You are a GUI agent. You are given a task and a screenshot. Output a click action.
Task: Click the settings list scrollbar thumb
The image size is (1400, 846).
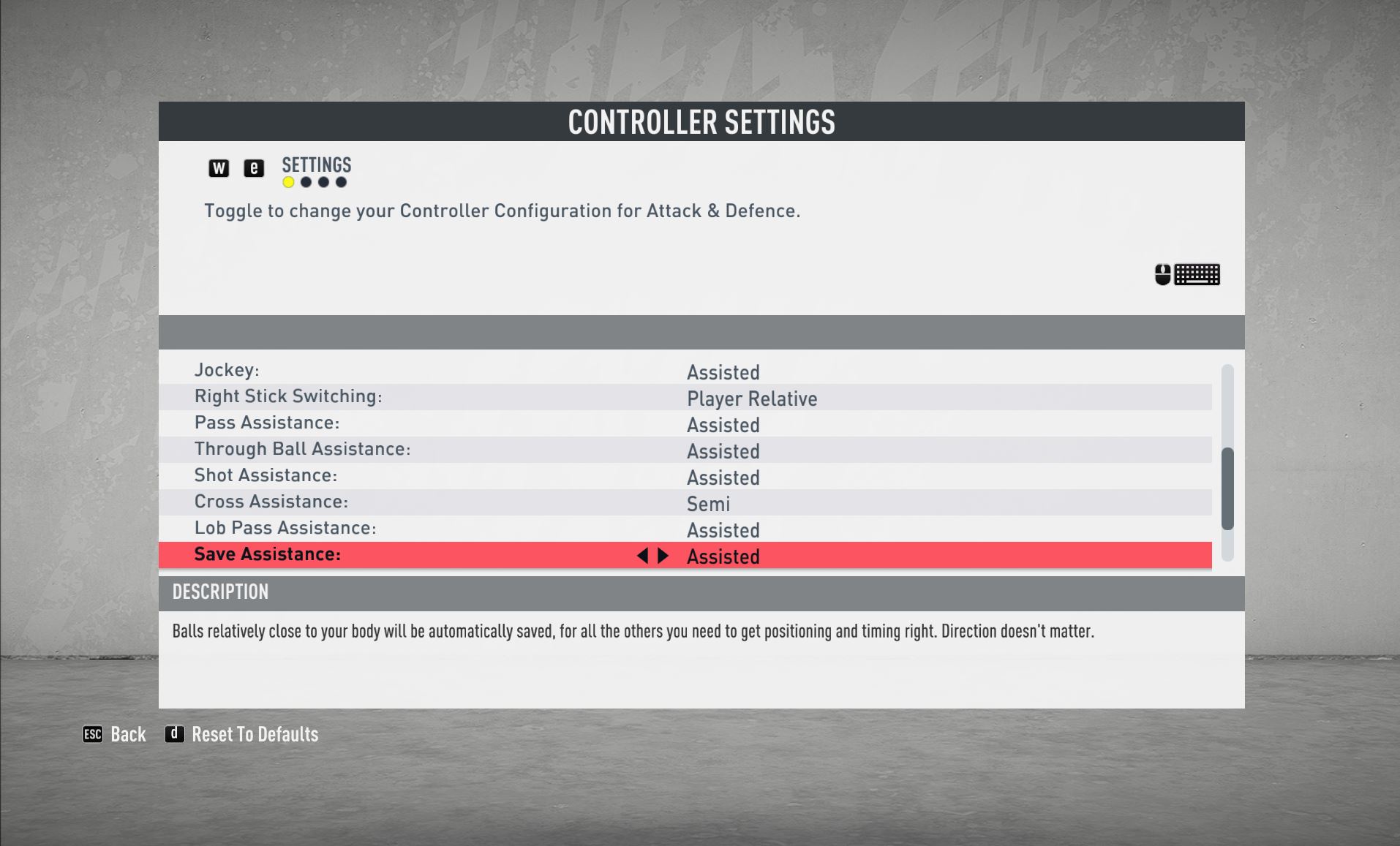pos(1227,488)
